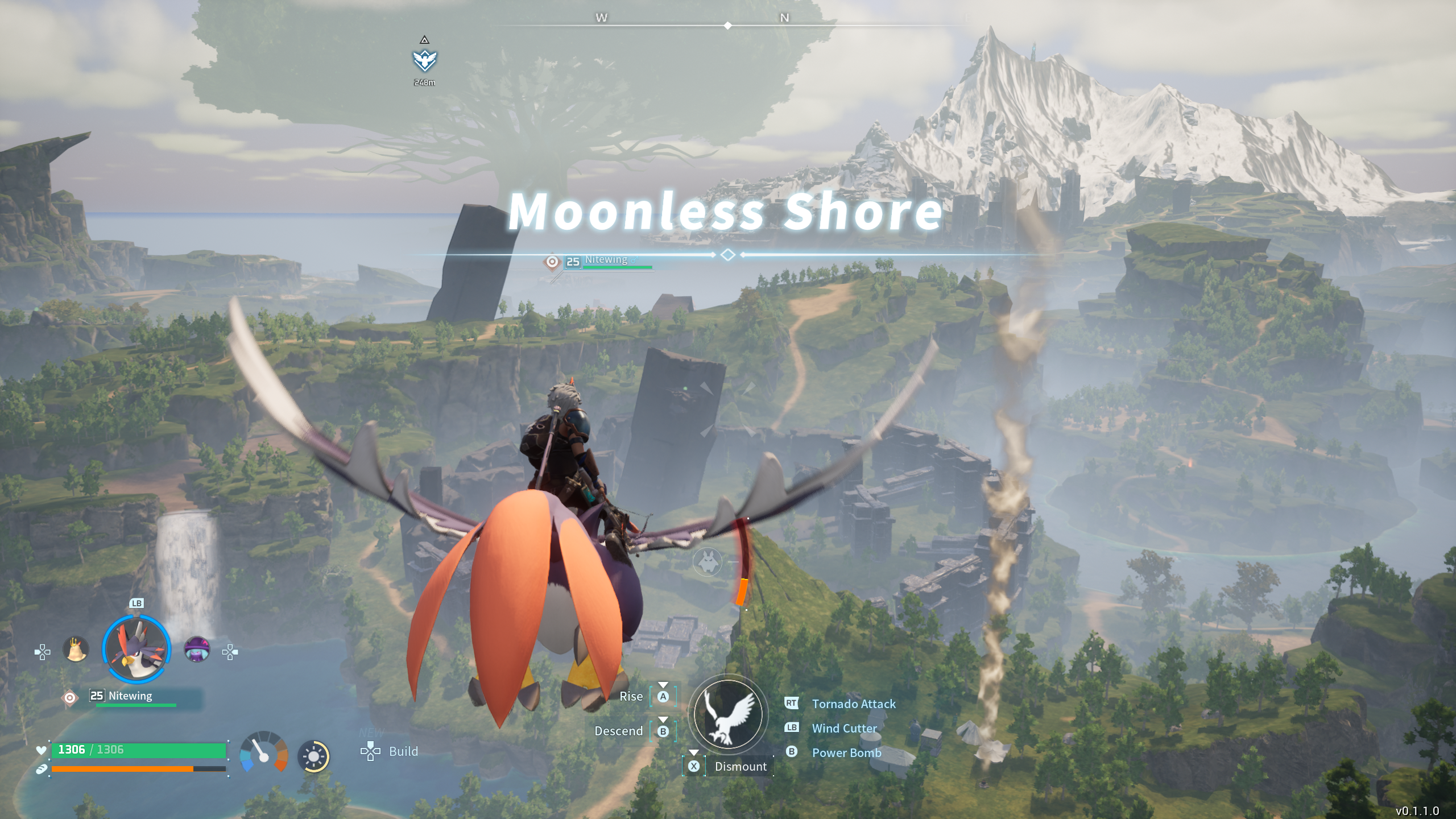This screenshot has height=819, width=1456.
Task: Select the Rise flight control
Action: (631, 697)
